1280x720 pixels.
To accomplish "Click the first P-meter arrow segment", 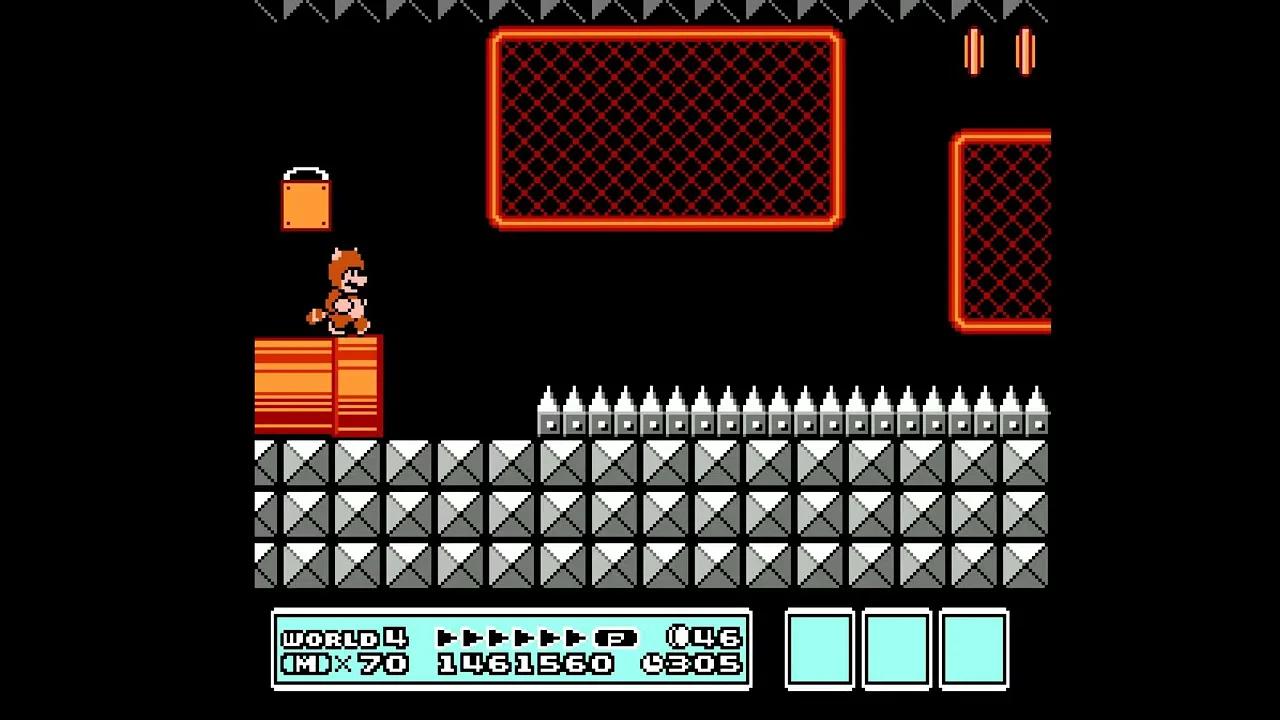I will (445, 637).
